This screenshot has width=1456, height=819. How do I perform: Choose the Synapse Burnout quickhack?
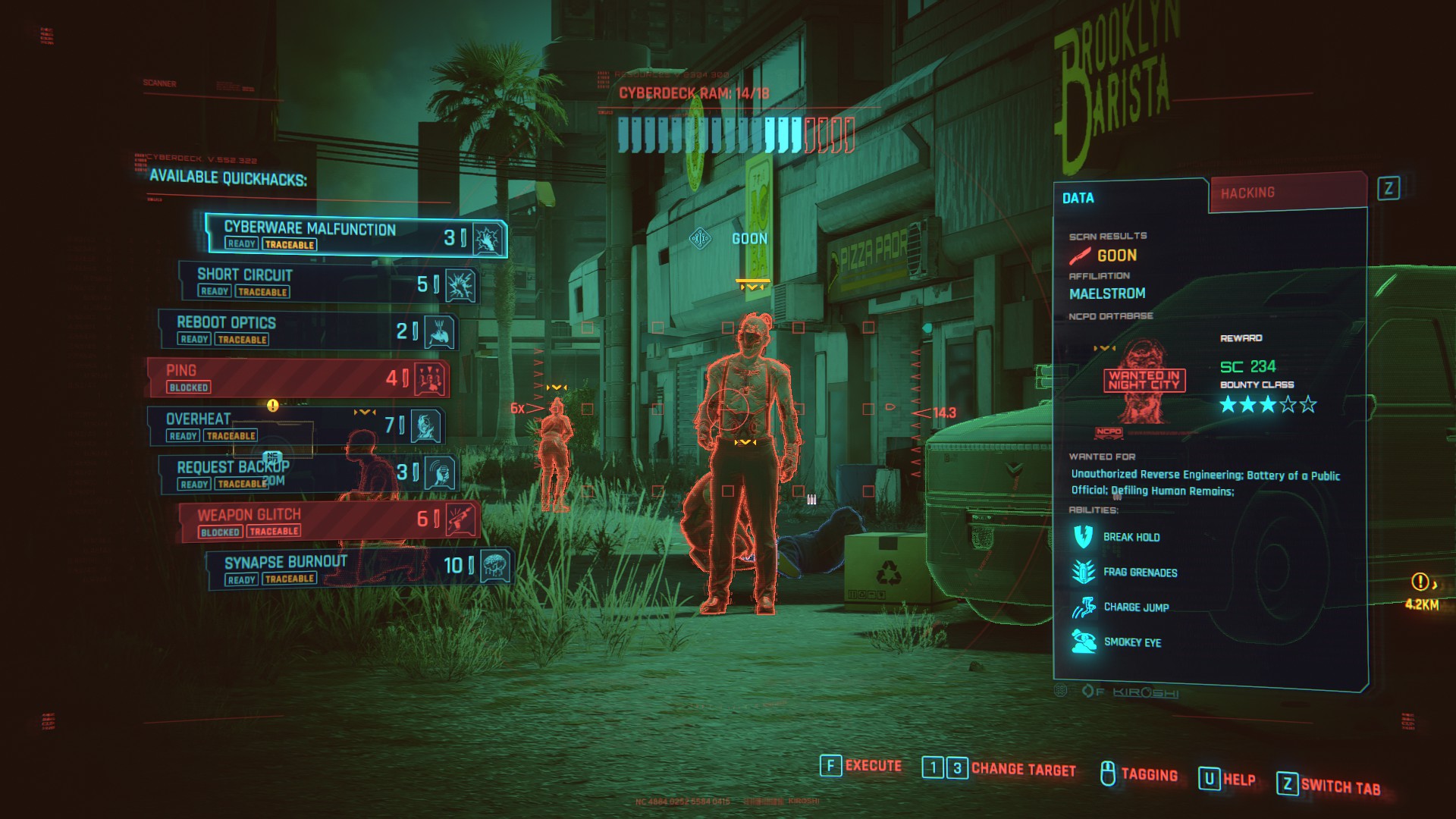tap(358, 568)
